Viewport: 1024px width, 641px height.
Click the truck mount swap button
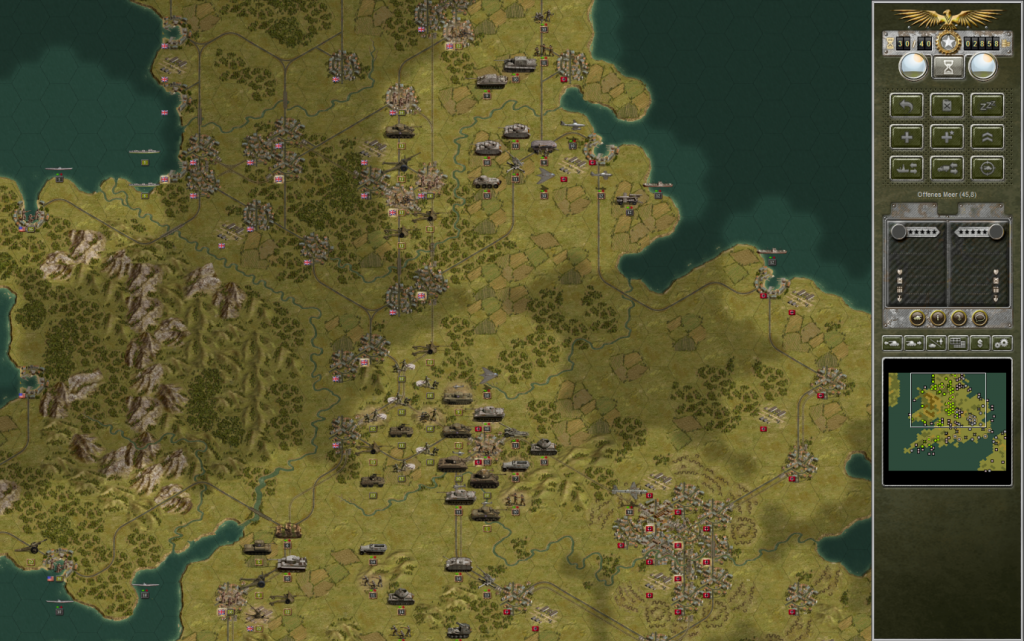[946, 167]
